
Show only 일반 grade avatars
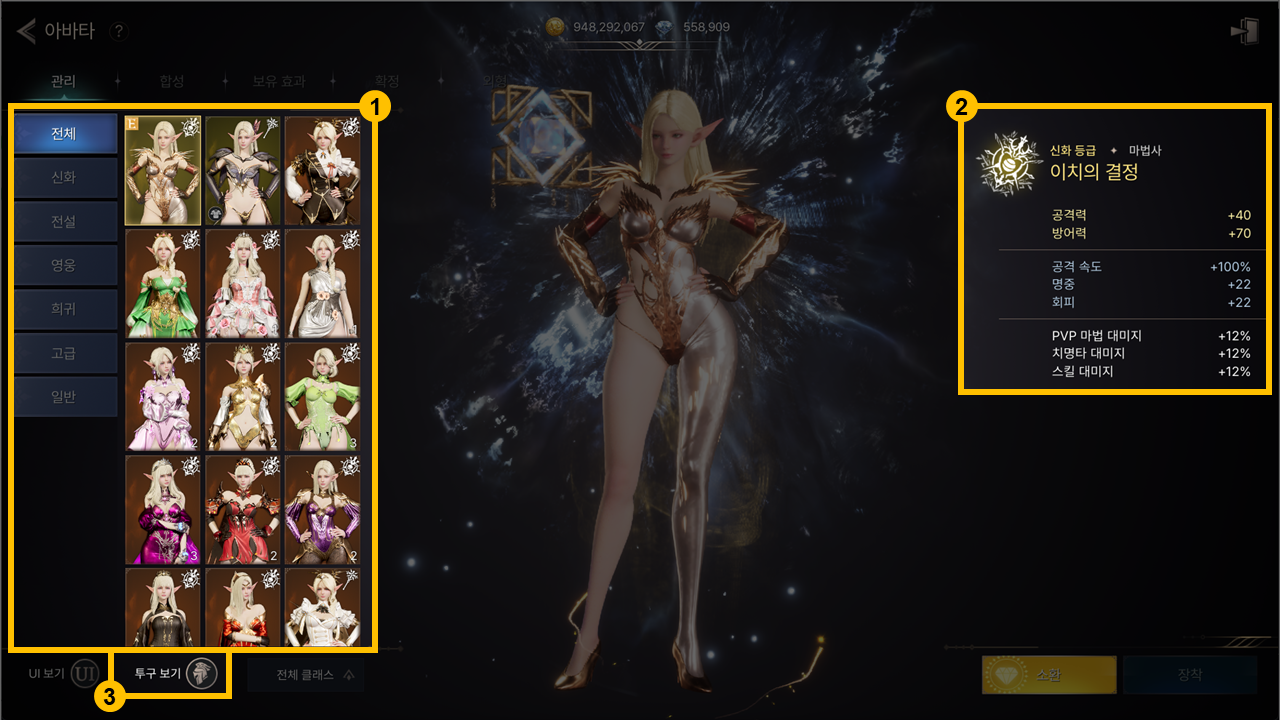point(65,397)
